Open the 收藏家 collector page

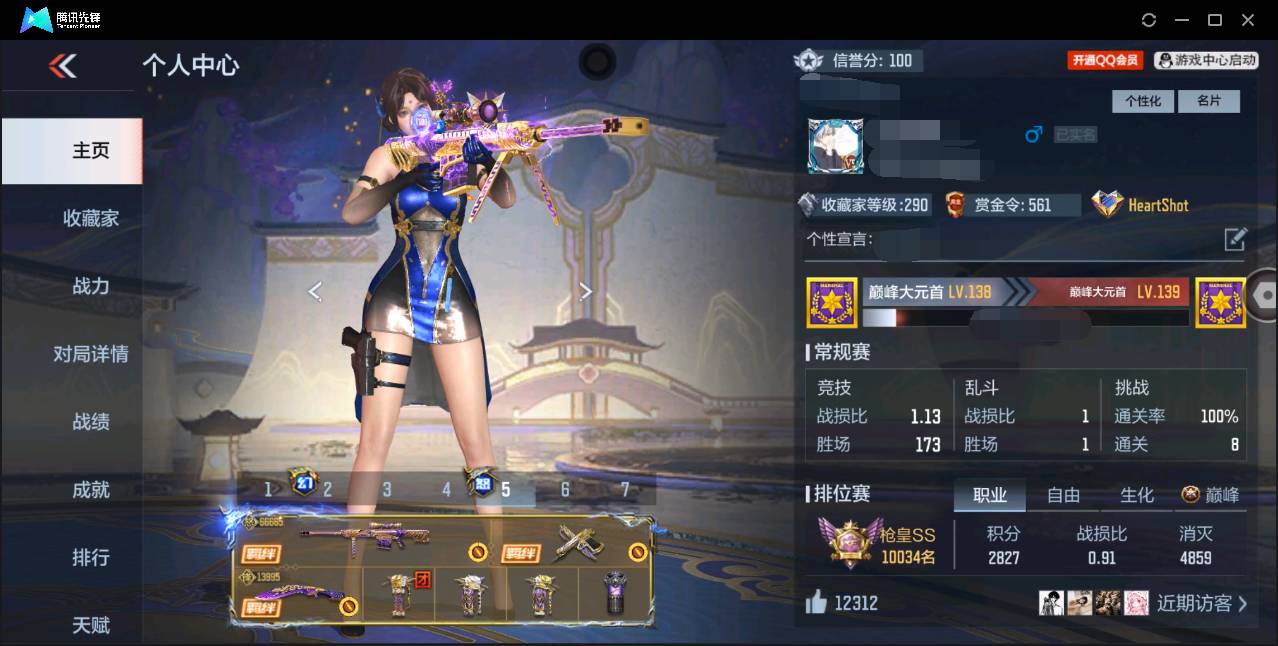[90, 218]
